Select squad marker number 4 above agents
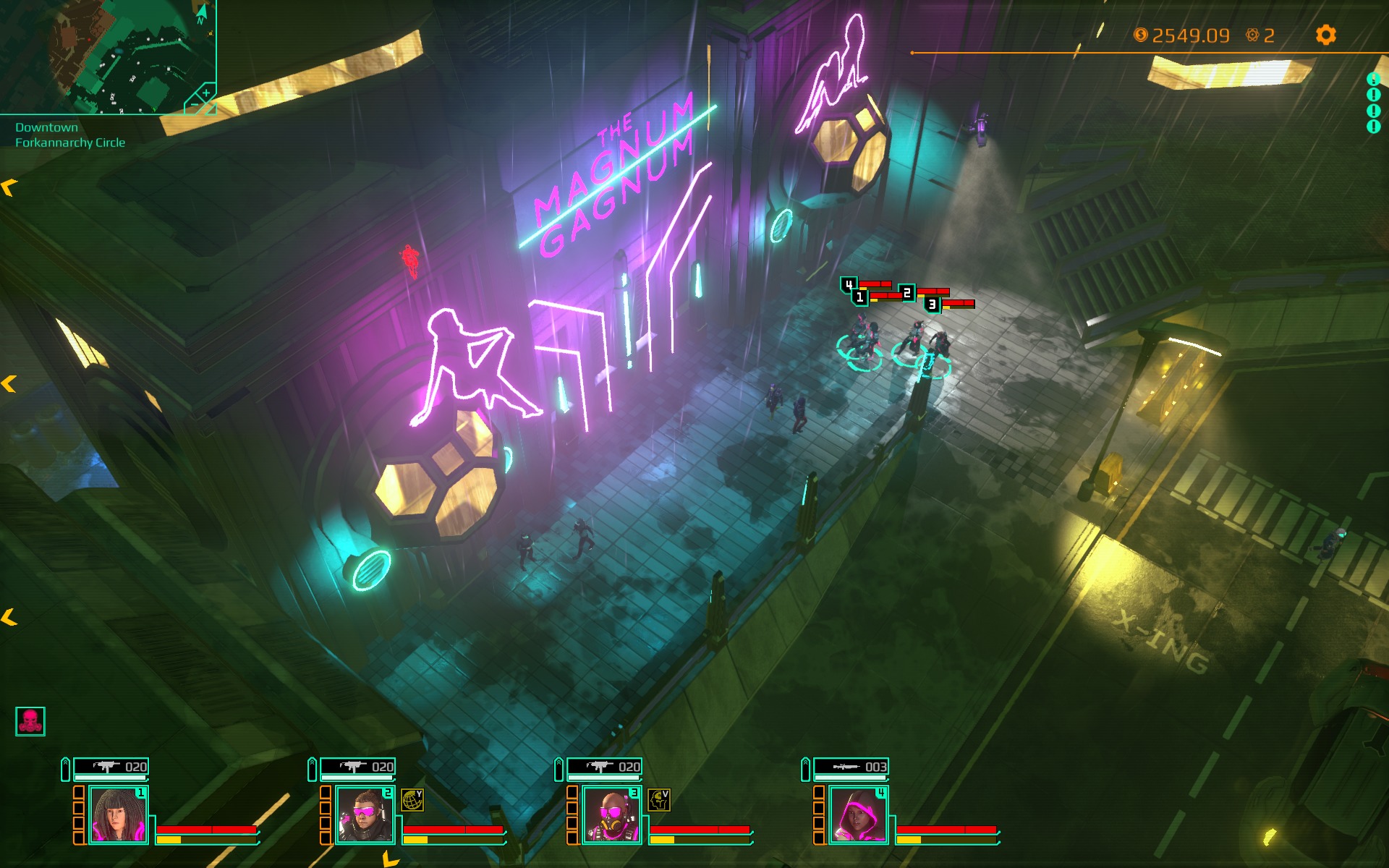Image resolution: width=1389 pixels, height=868 pixels. tap(849, 285)
